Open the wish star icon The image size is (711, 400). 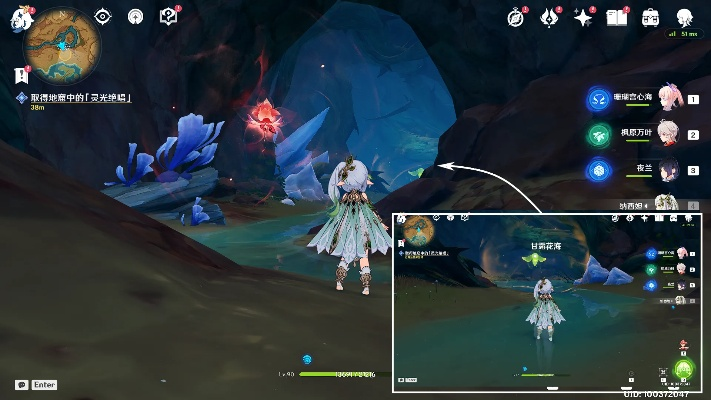pyautogui.click(x=583, y=17)
